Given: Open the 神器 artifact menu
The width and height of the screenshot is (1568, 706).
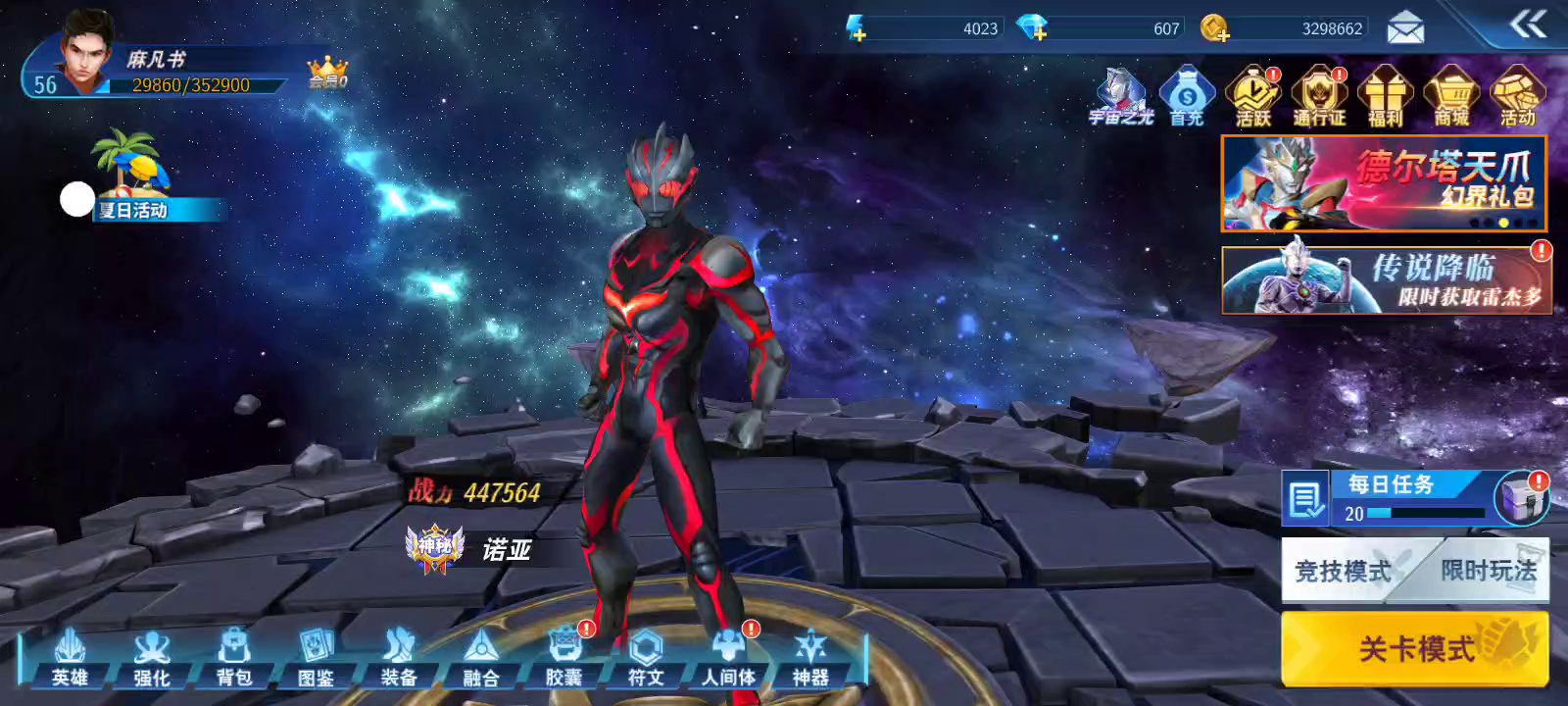Looking at the screenshot, I should click(810, 658).
